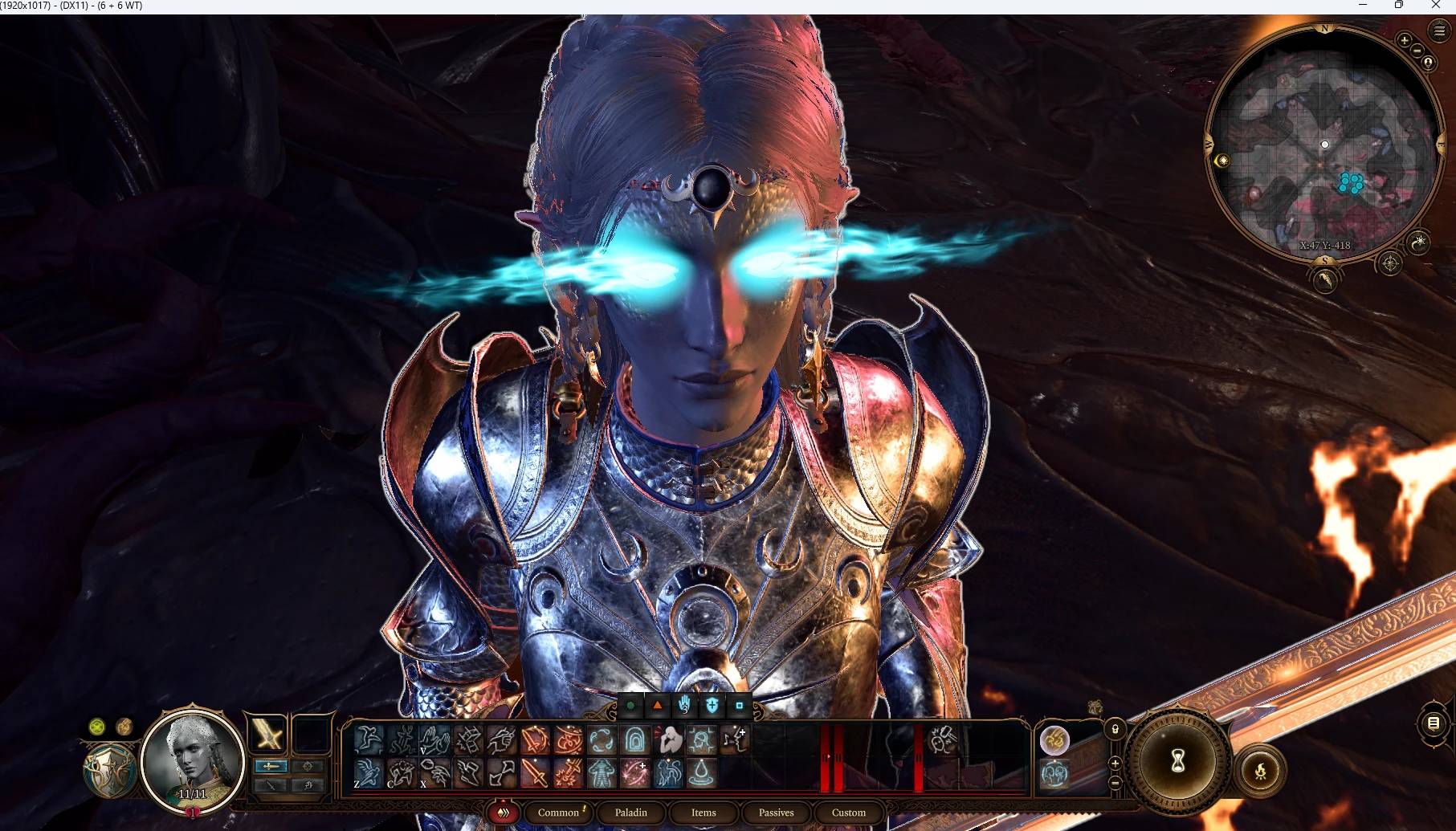Viewport: 1456px width, 831px height.
Task: Select the Passives hotbar tab
Action: (x=776, y=813)
